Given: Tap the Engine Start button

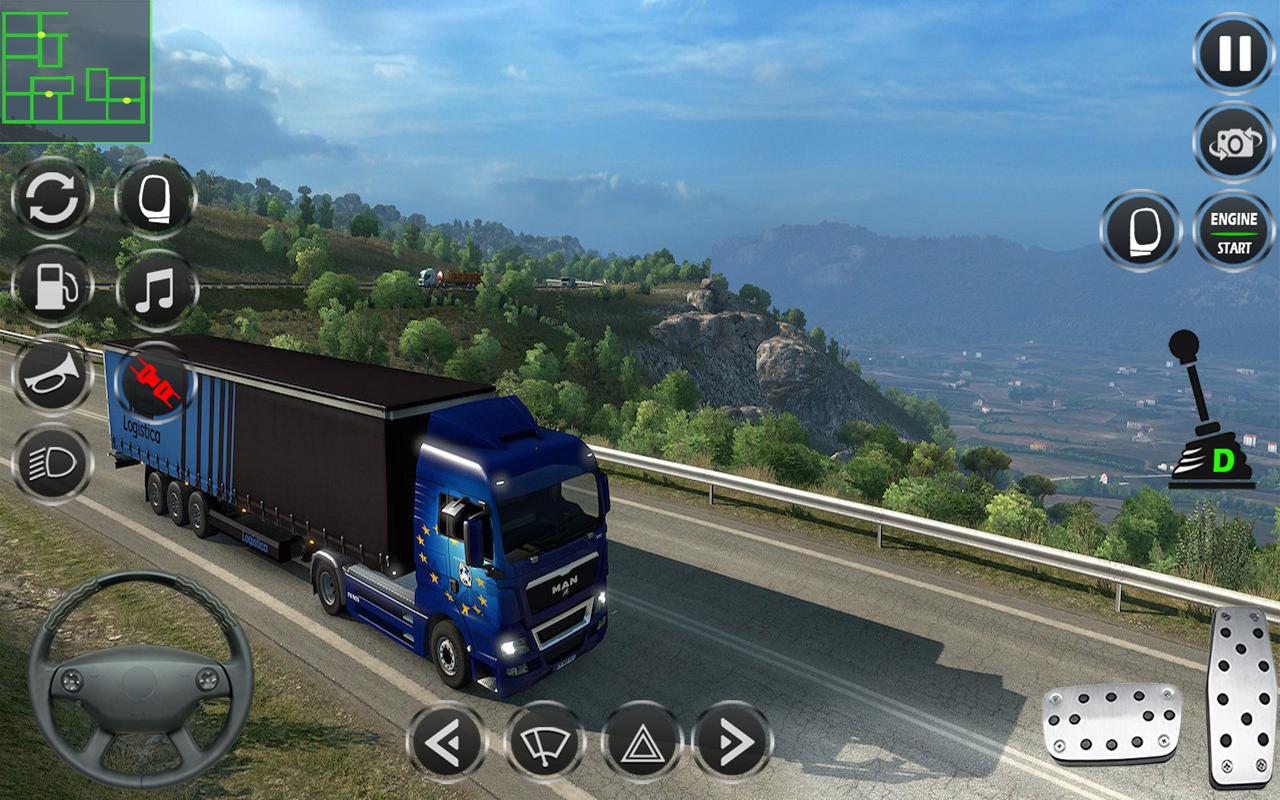Looking at the screenshot, I should click(x=1233, y=232).
